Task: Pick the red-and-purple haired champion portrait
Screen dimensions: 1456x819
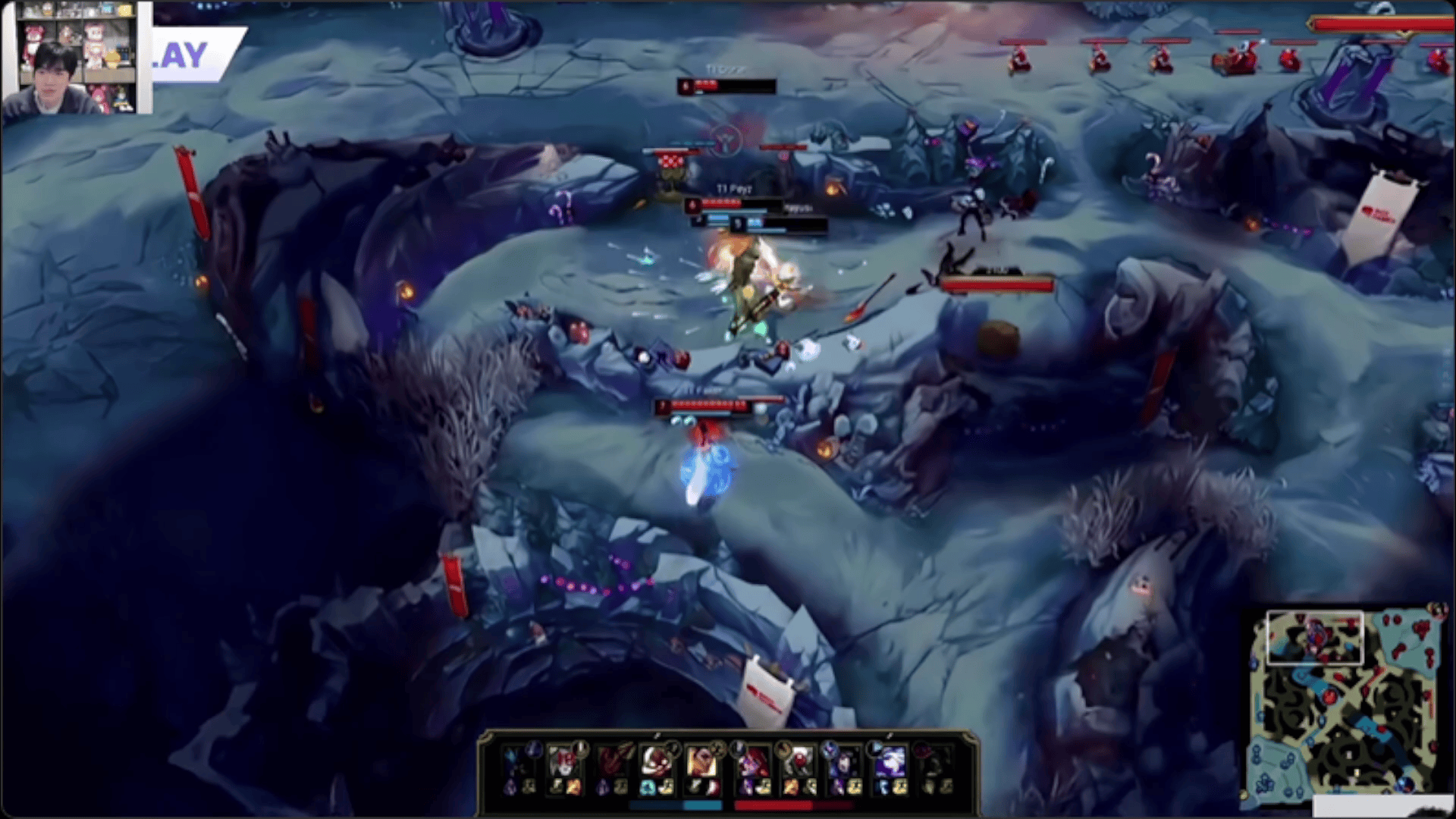Action: point(752,759)
